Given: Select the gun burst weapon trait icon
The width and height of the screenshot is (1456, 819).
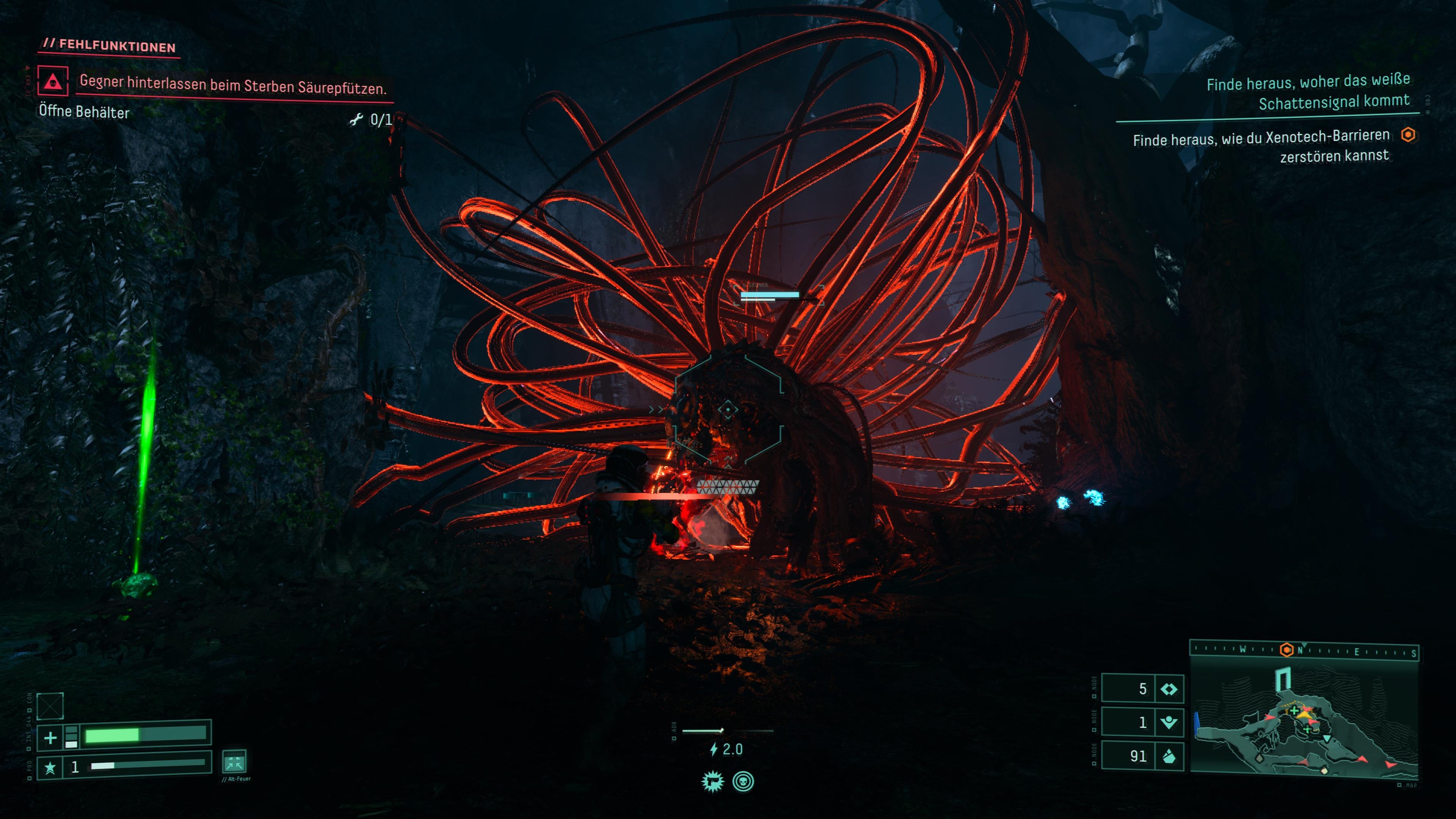Looking at the screenshot, I should 712,782.
